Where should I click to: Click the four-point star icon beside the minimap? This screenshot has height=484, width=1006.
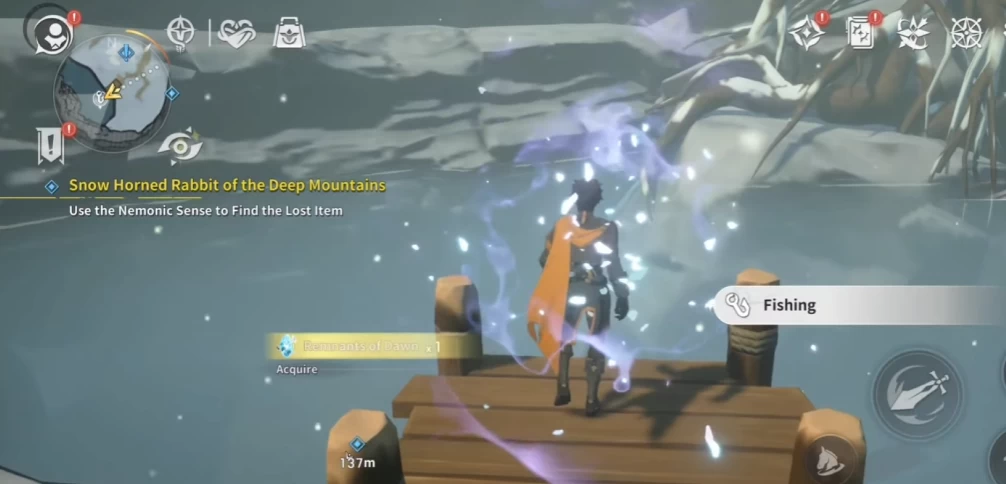coord(180,32)
